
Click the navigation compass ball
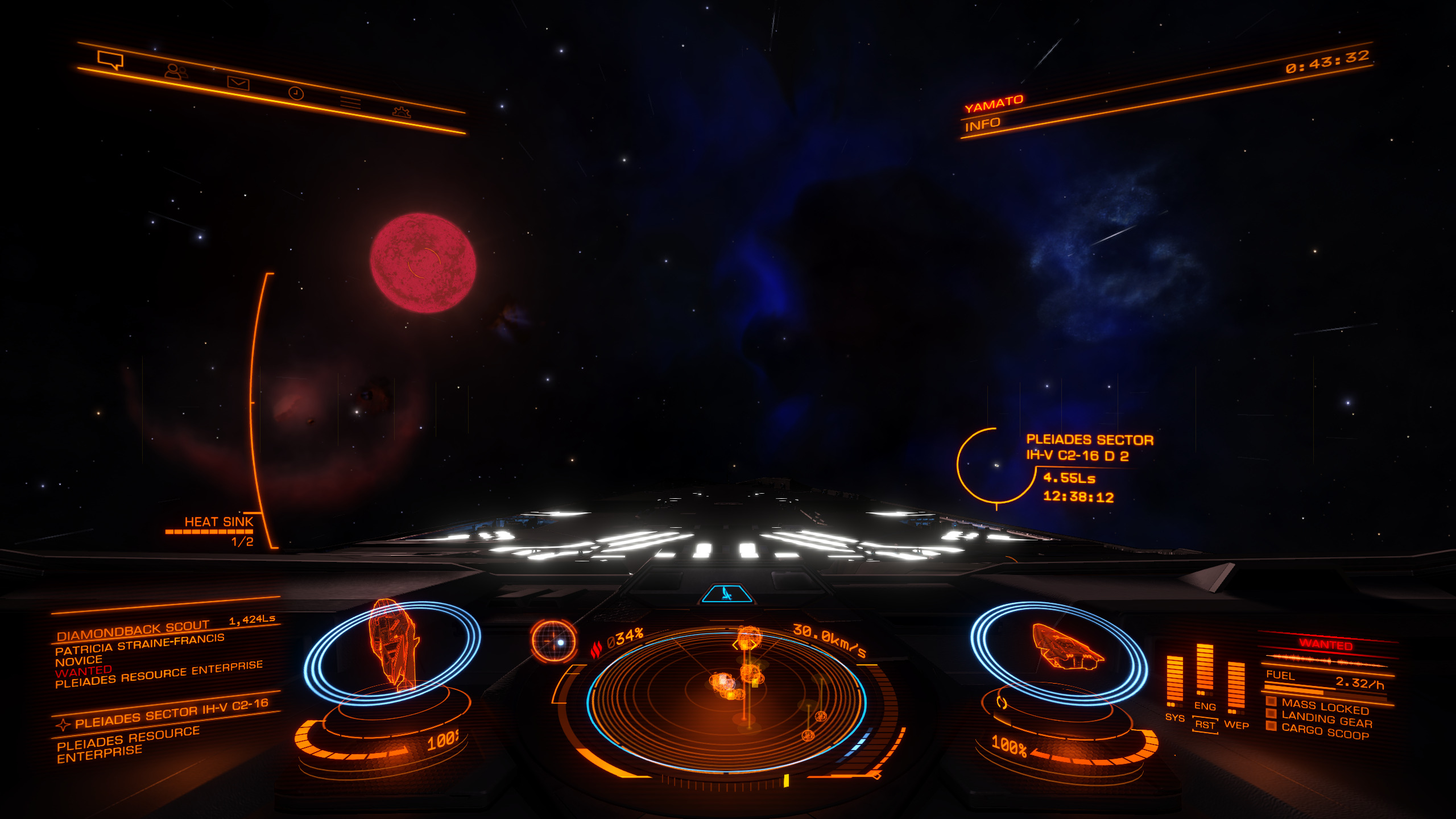click(x=553, y=641)
